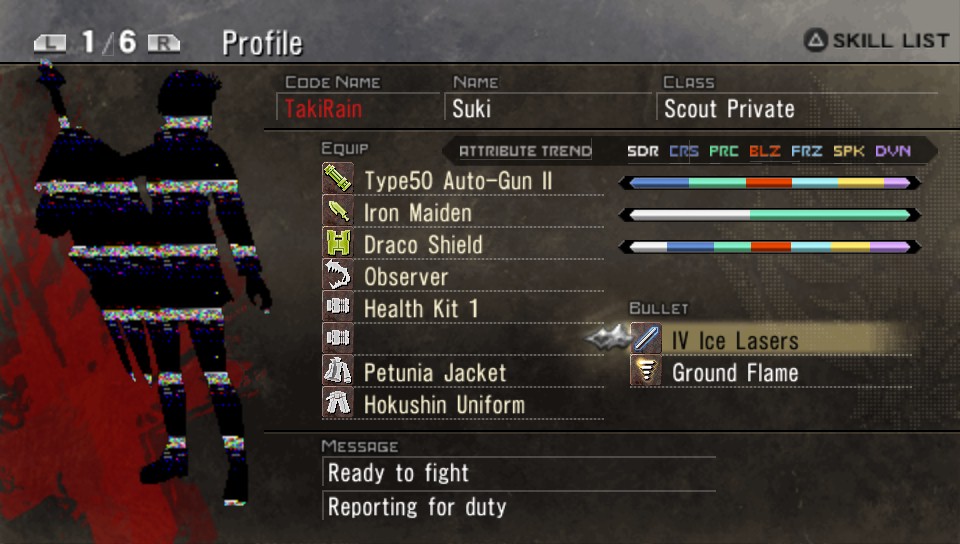Click the Draco Shield icon
Screen dimensions: 960x544
tap(337, 244)
